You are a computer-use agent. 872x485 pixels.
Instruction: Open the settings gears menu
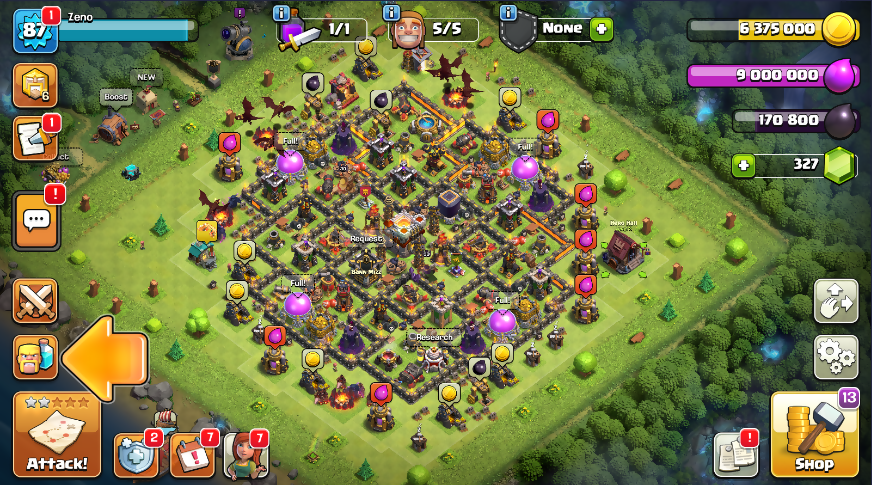(x=835, y=356)
